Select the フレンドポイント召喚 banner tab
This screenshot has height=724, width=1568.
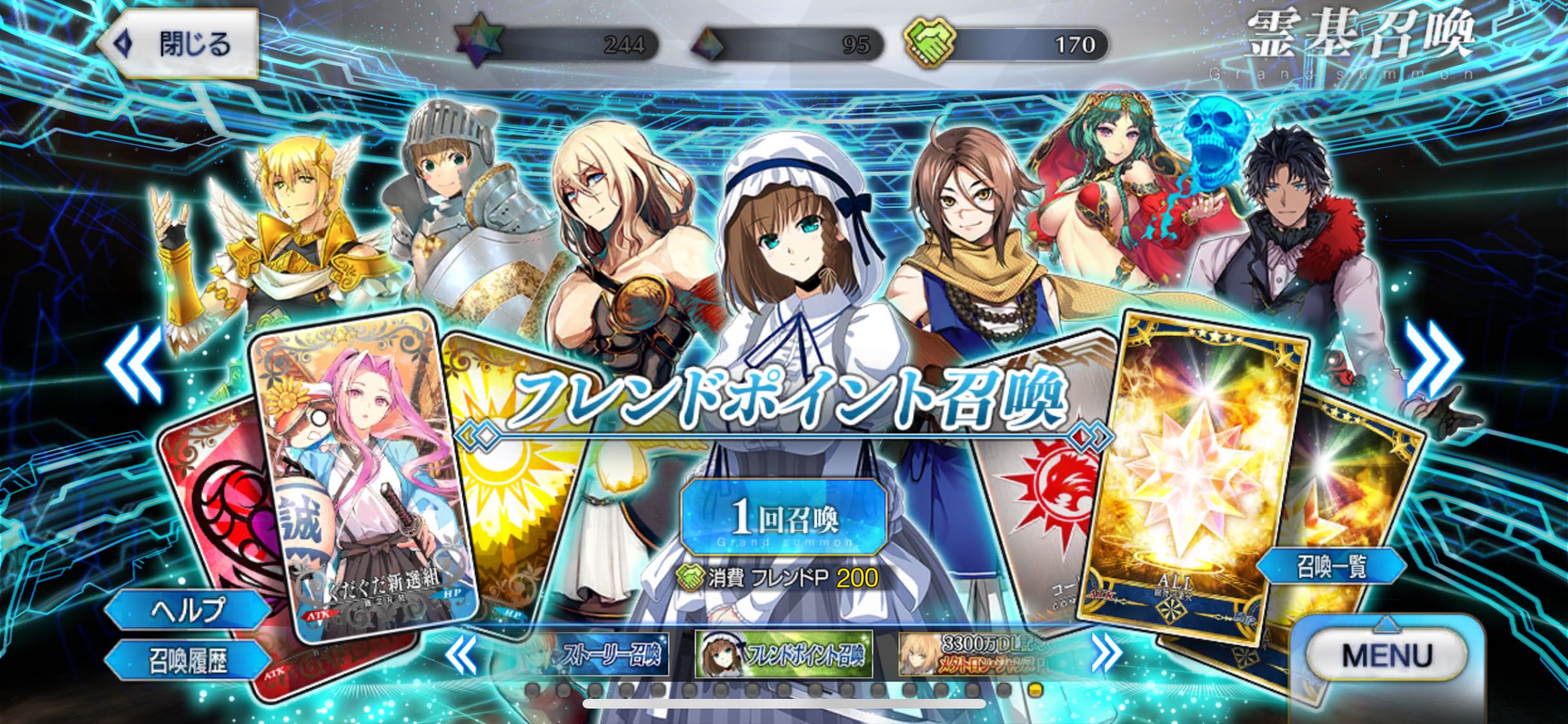click(783, 654)
